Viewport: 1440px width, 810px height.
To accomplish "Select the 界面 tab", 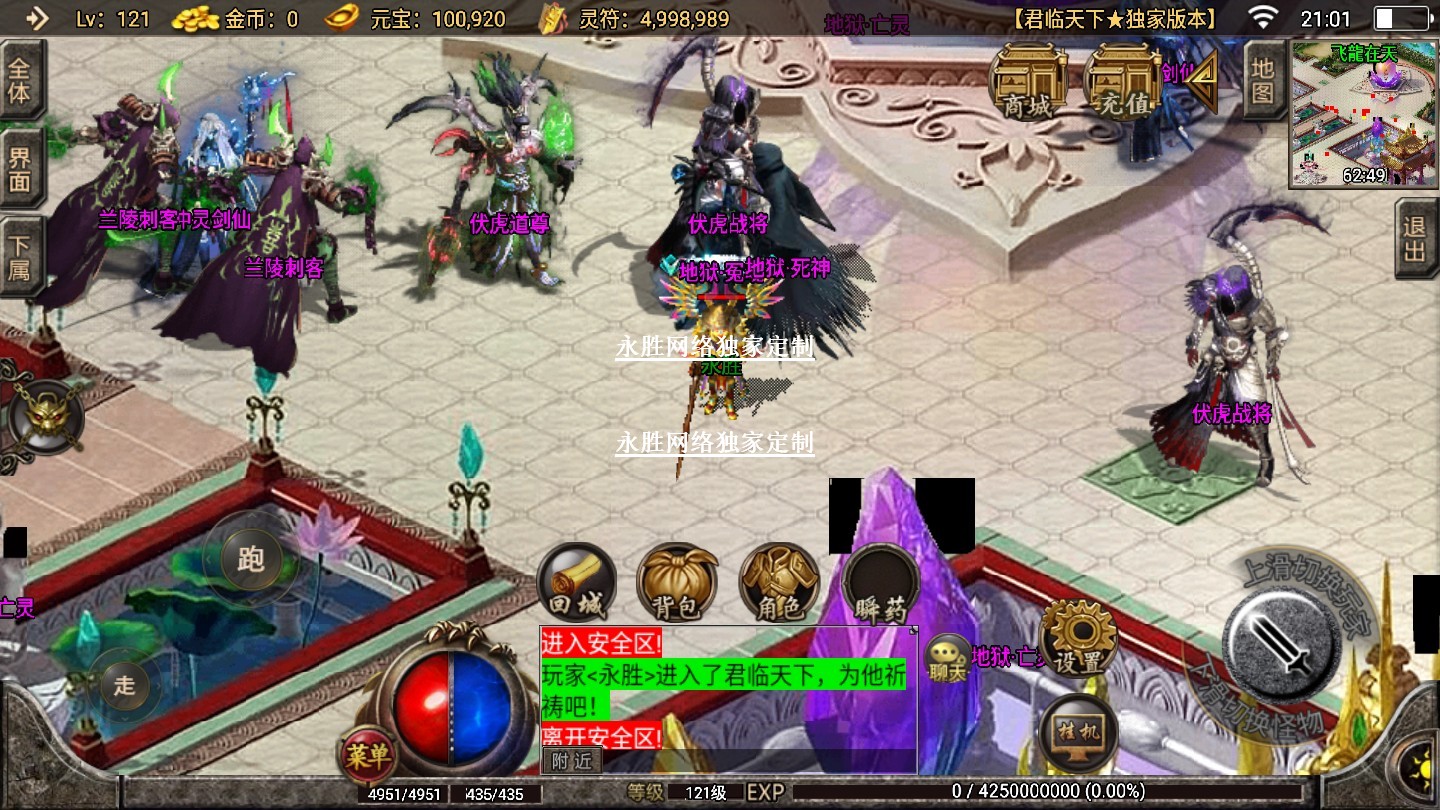I will click(20, 168).
